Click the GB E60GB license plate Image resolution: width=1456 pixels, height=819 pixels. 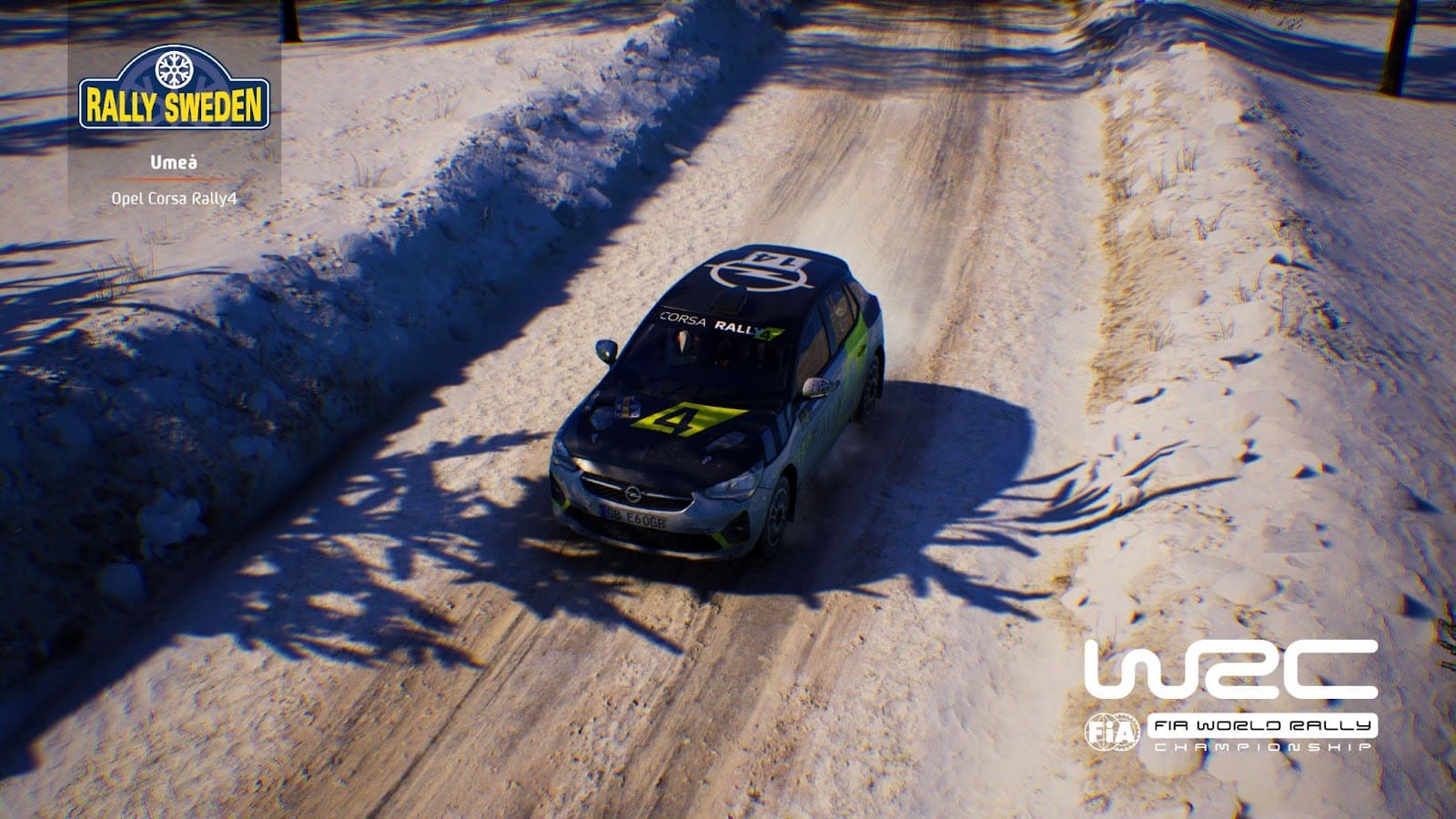click(x=634, y=519)
